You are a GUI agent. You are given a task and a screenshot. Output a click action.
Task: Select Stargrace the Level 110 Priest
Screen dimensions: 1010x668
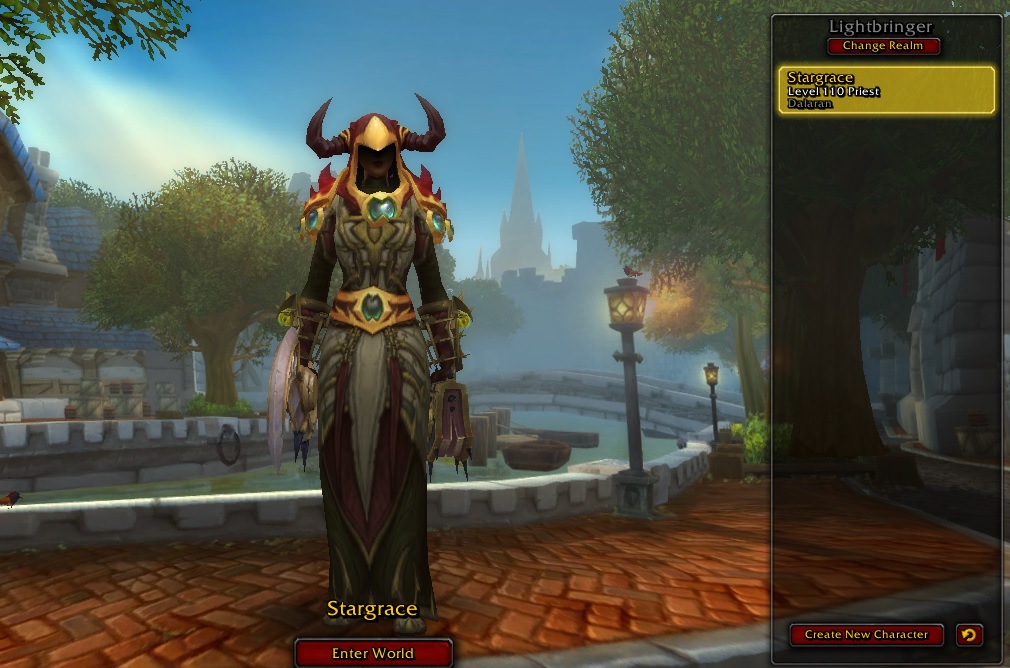coord(886,90)
